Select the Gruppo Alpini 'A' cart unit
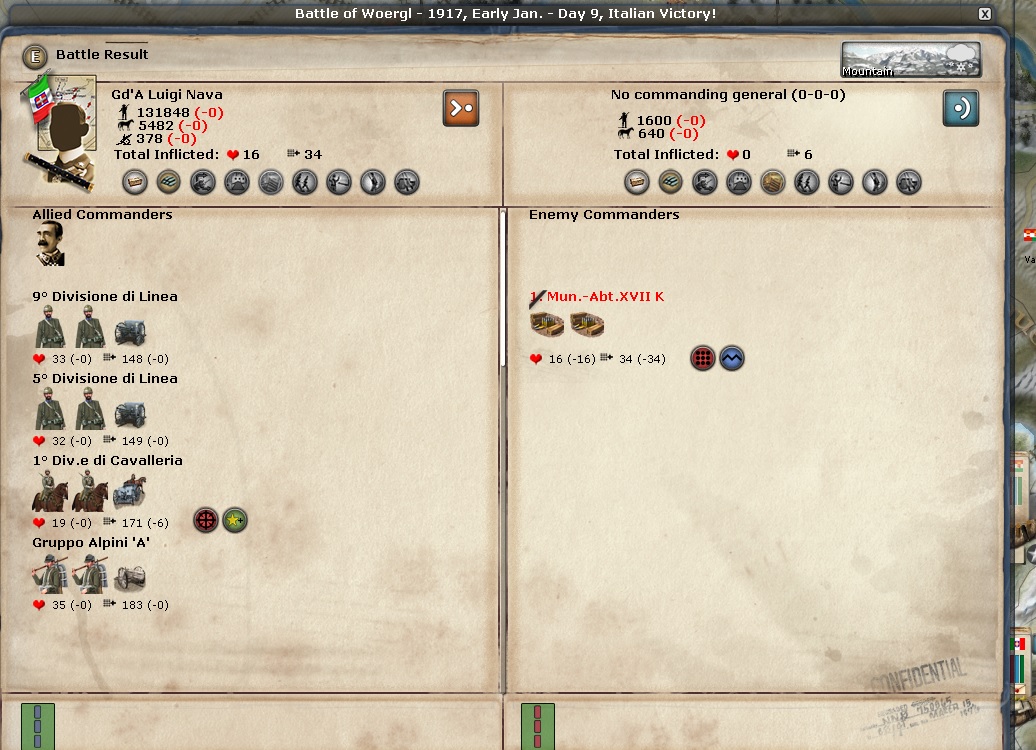Viewport: 1036px width, 750px height. 129,577
